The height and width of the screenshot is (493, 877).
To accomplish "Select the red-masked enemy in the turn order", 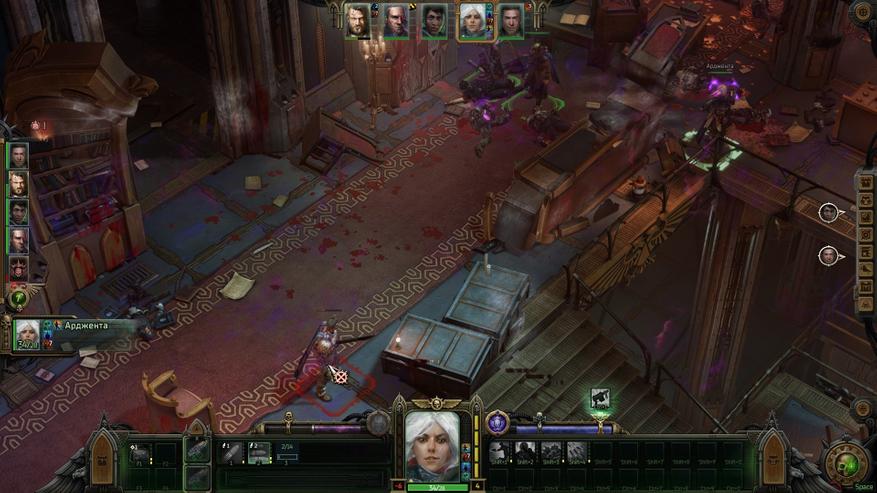I will [18, 268].
